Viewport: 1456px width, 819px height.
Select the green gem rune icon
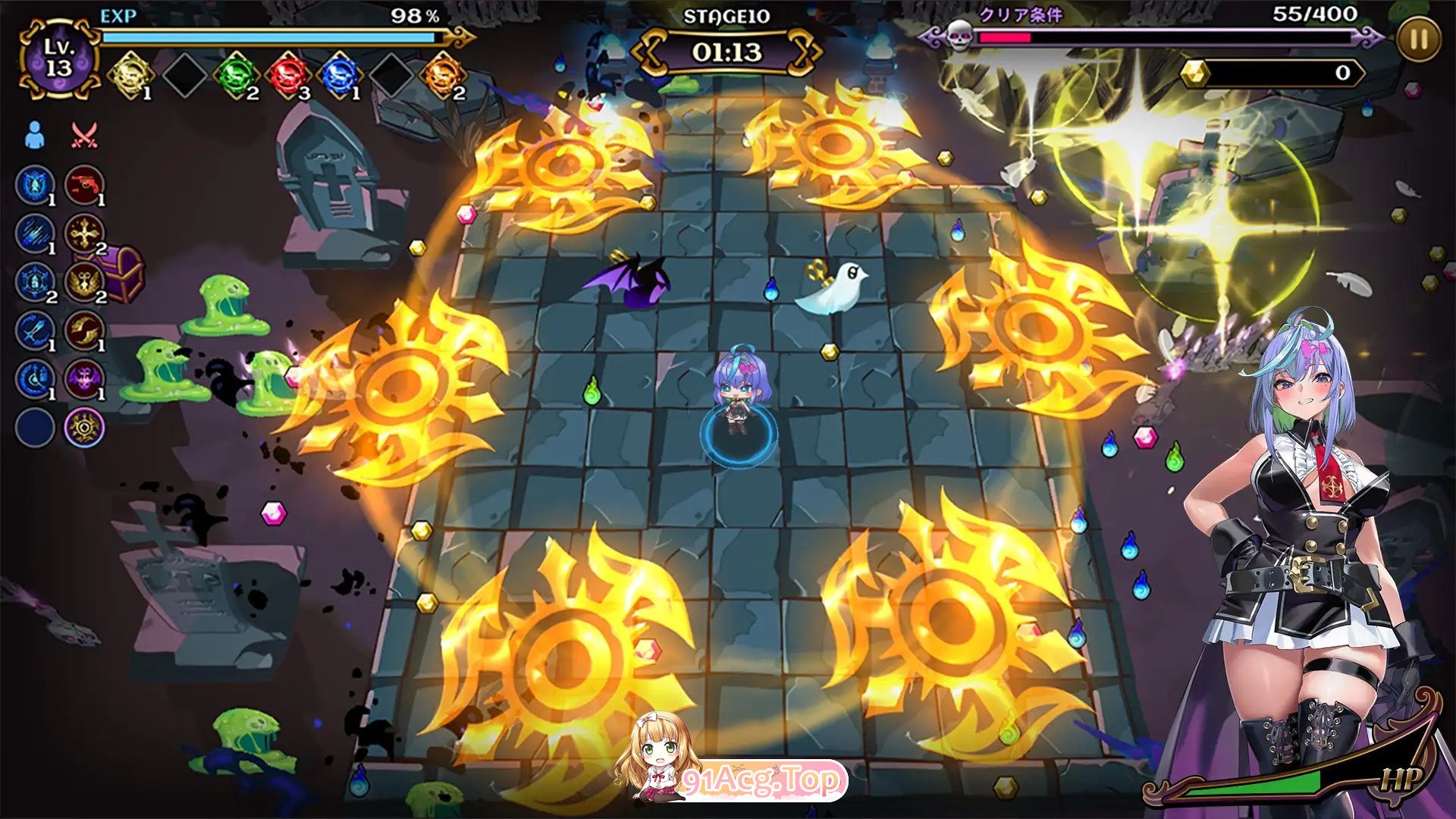[236, 75]
